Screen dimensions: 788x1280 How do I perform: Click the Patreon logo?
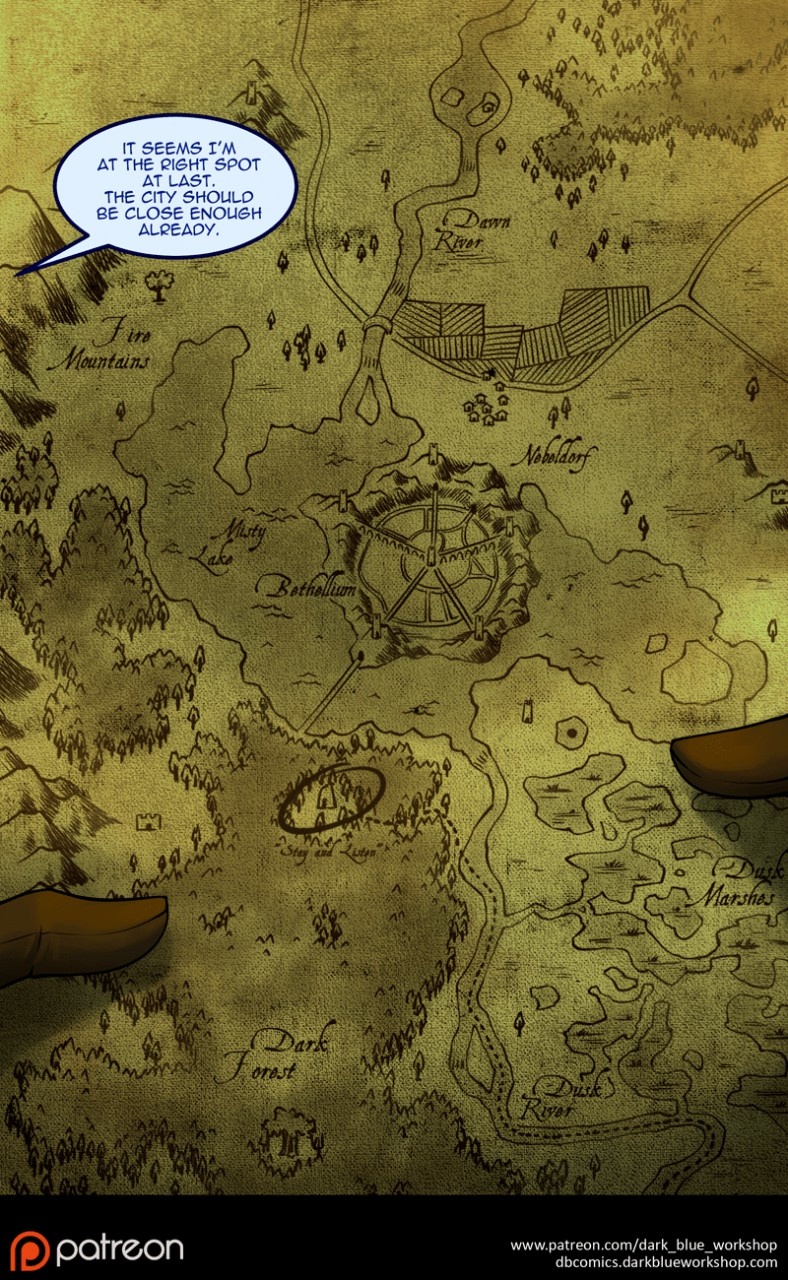pos(97,1249)
